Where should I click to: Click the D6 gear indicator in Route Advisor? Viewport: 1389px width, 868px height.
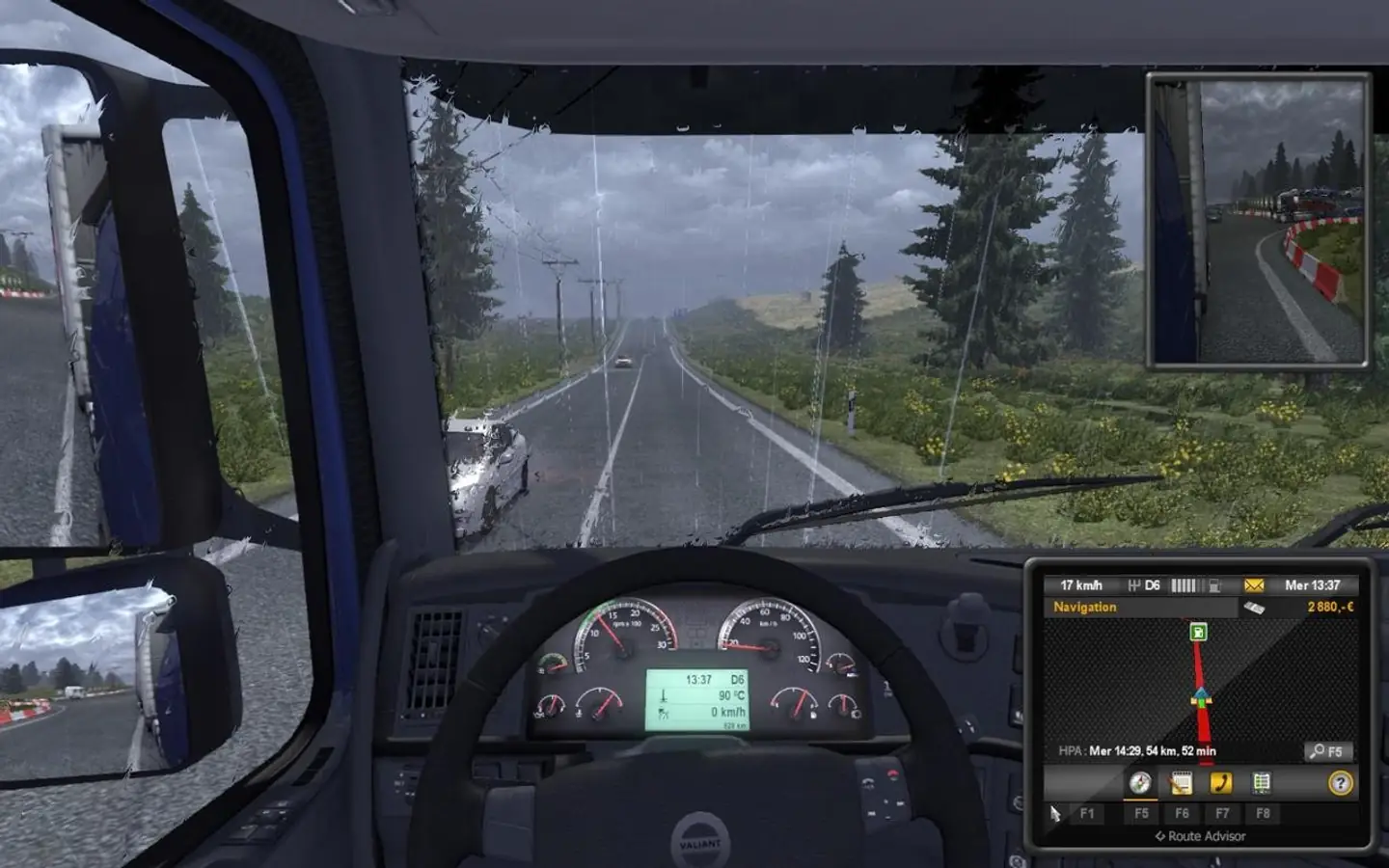(x=1152, y=583)
